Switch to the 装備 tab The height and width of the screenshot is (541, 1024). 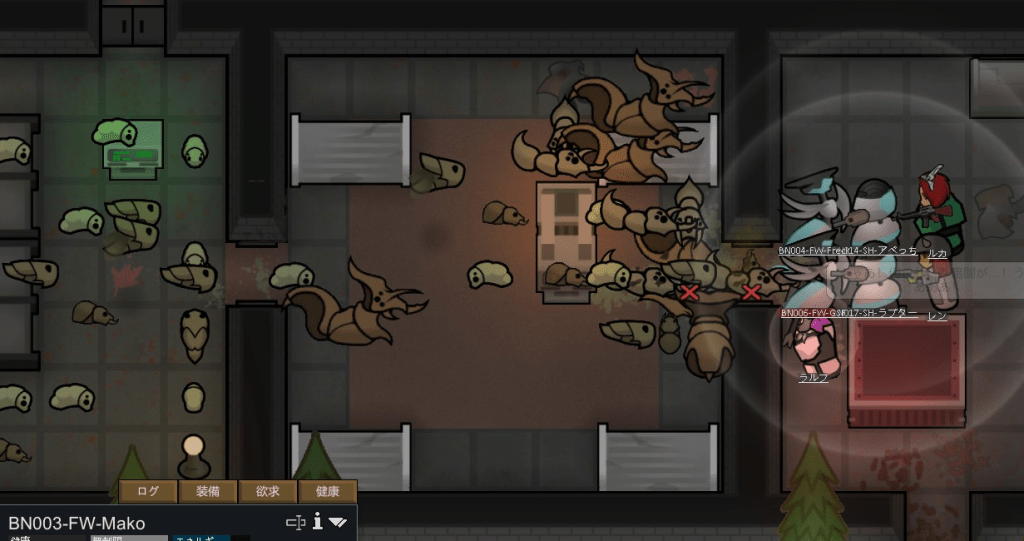208,491
